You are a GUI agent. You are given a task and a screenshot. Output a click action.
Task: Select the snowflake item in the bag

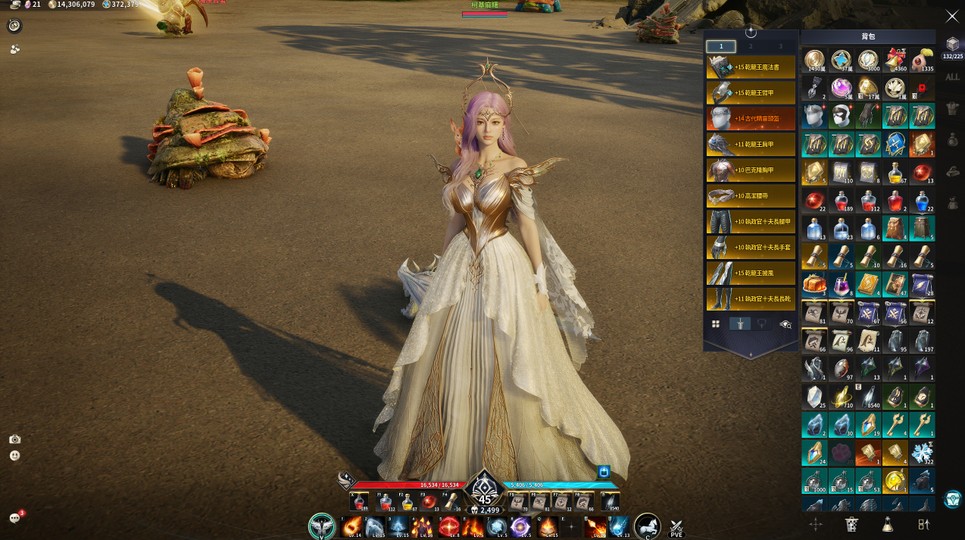click(x=922, y=453)
